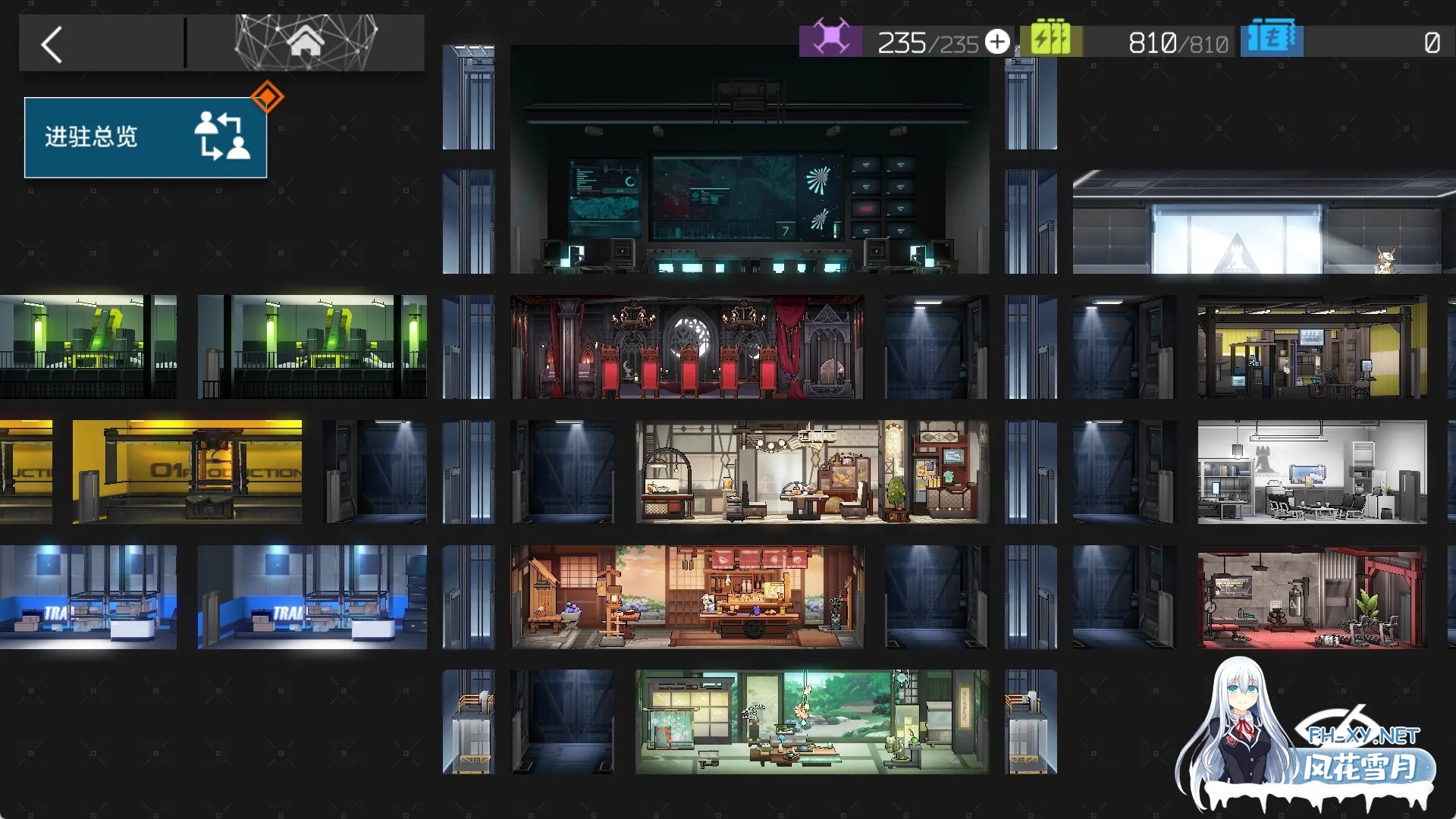Select the white office room
1456x819 pixels.
point(1312,472)
